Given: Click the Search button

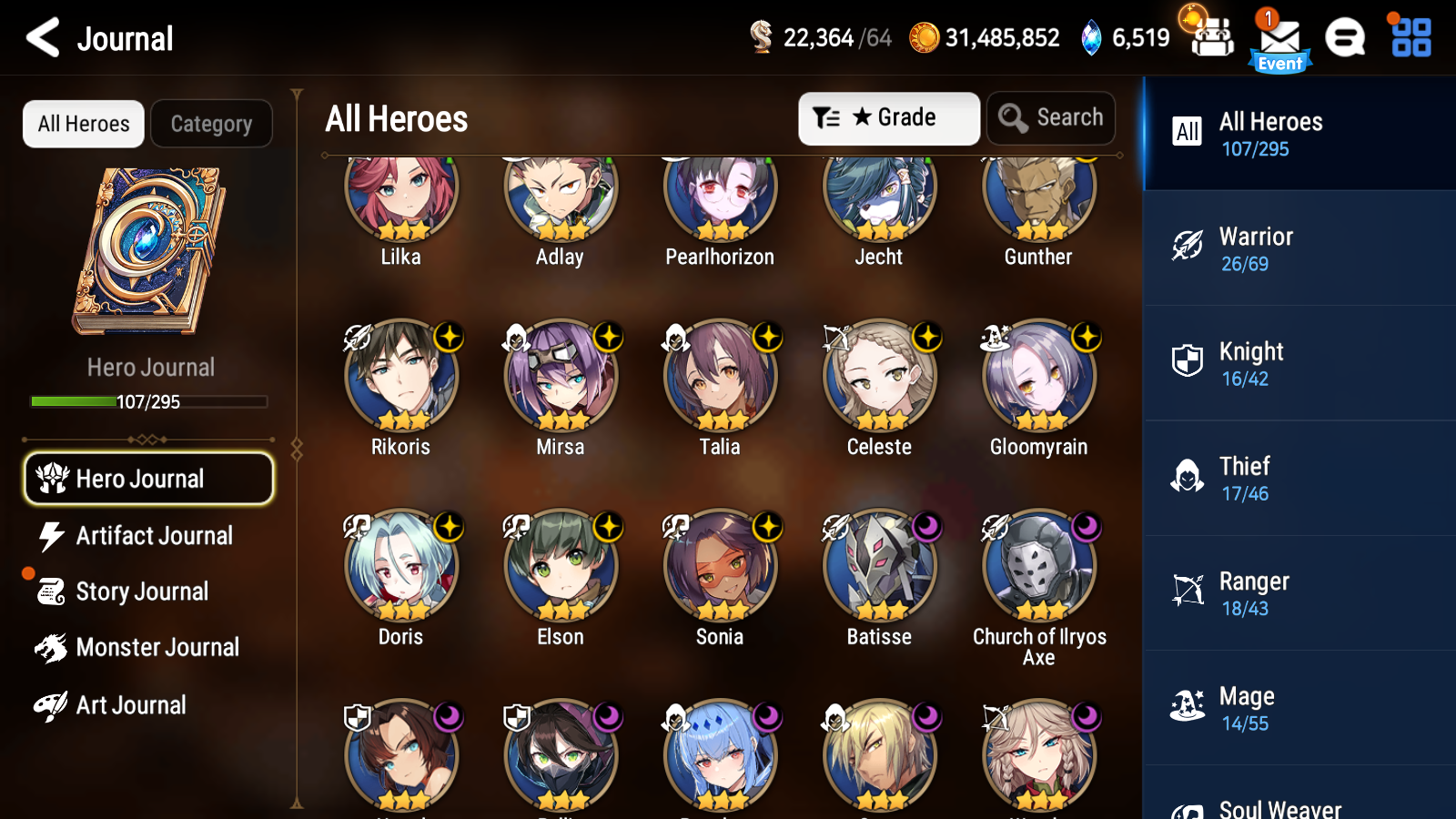Looking at the screenshot, I should pyautogui.click(x=1051, y=117).
